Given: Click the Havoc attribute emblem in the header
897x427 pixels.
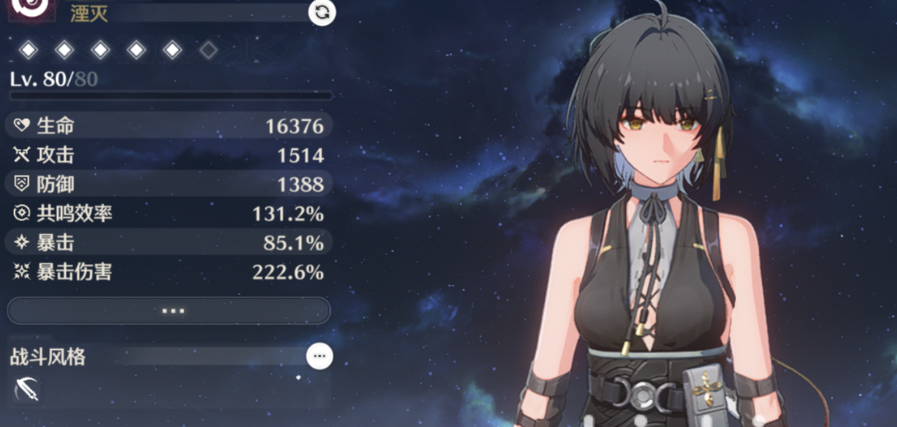Looking at the screenshot, I should [x=29, y=8].
